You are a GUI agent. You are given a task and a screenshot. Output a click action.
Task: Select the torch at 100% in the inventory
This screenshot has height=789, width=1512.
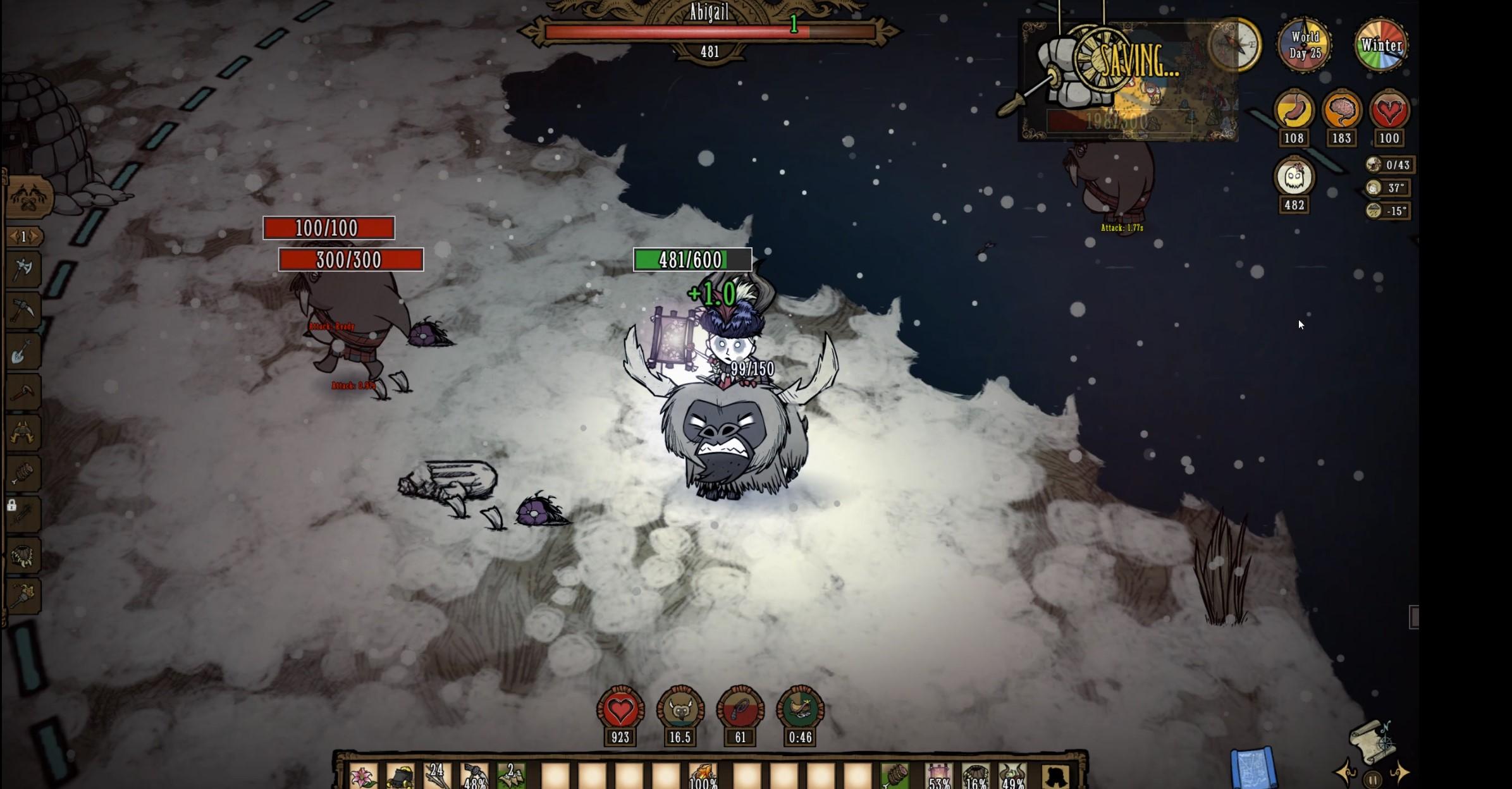coord(703,773)
